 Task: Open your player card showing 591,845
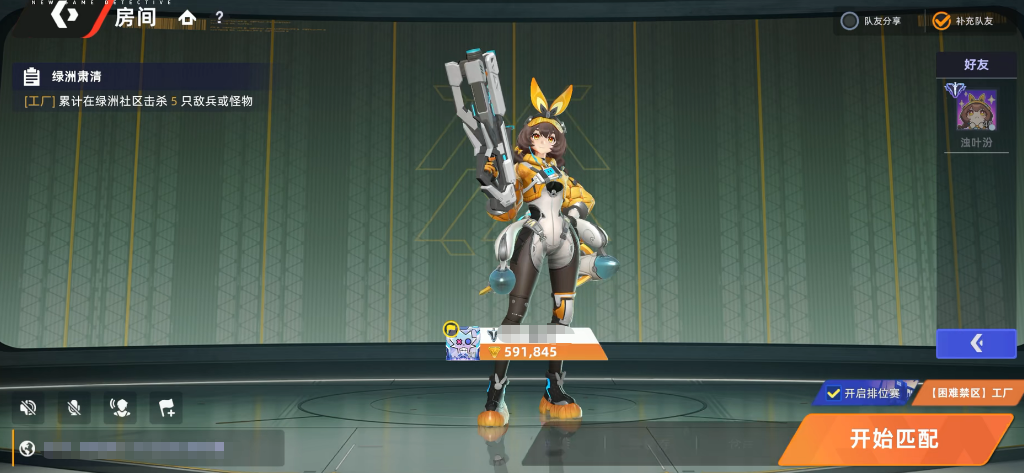pos(527,343)
